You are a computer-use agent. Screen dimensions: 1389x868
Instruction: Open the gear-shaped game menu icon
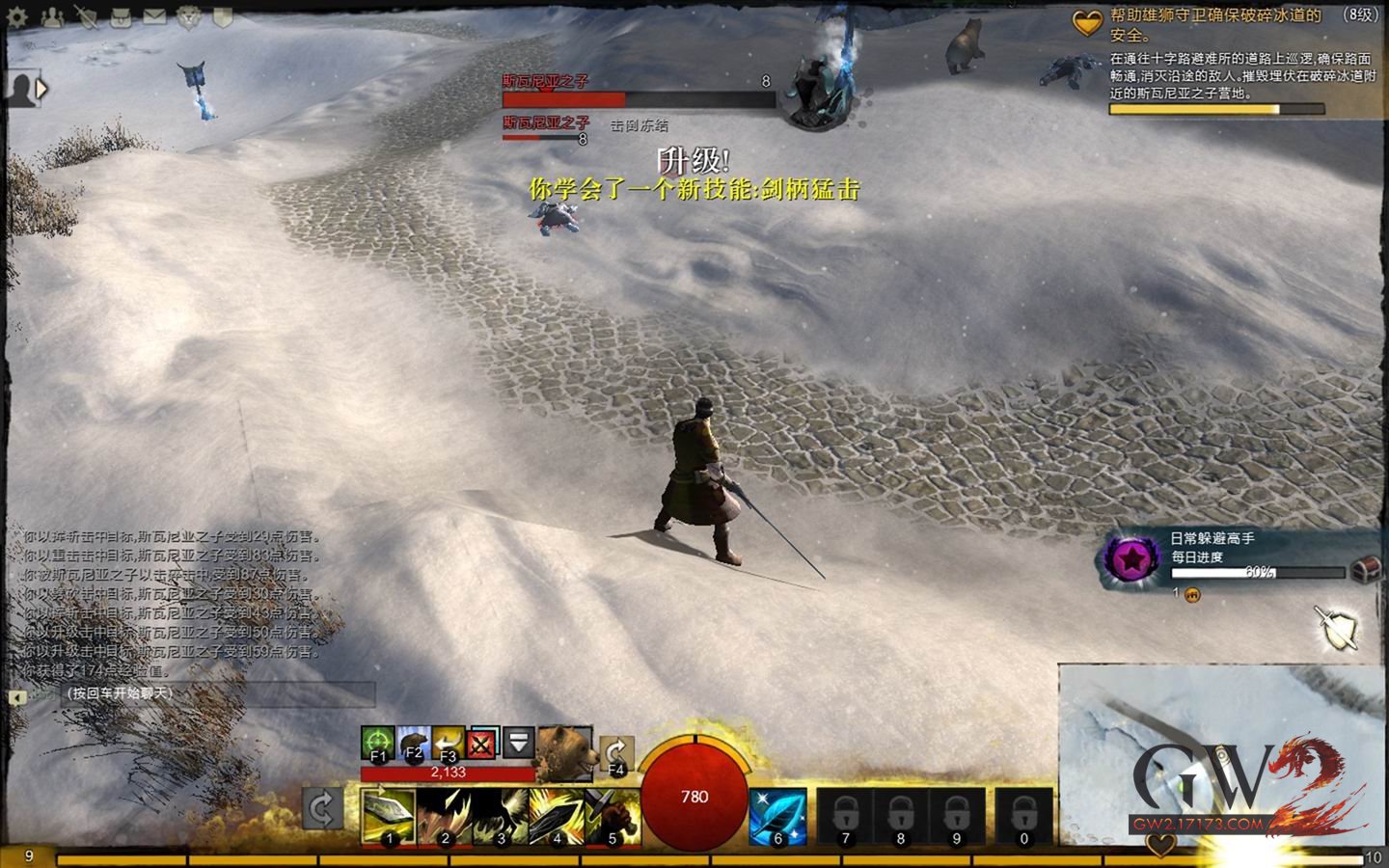(16, 16)
